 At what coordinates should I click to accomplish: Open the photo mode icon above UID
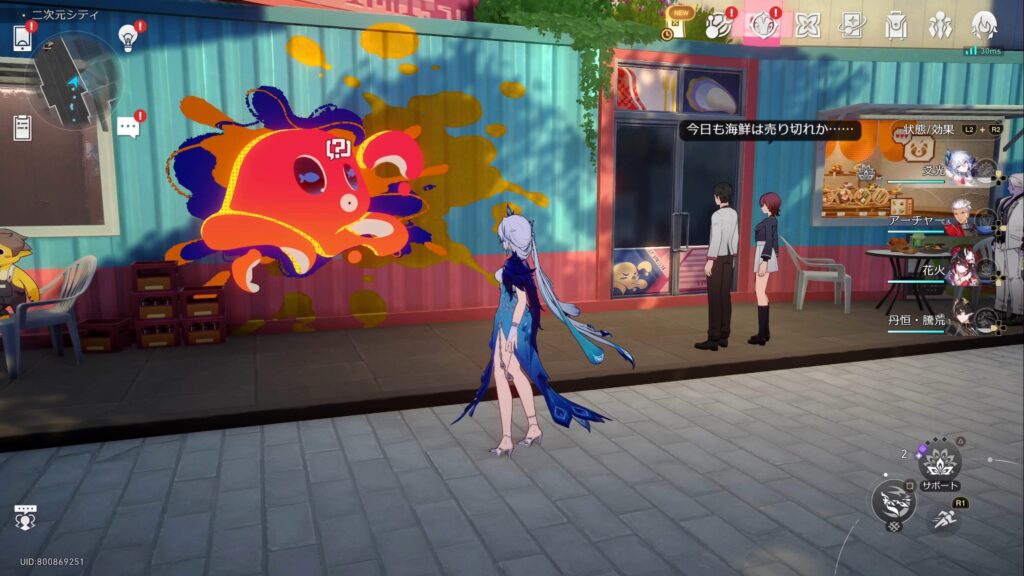(26, 518)
